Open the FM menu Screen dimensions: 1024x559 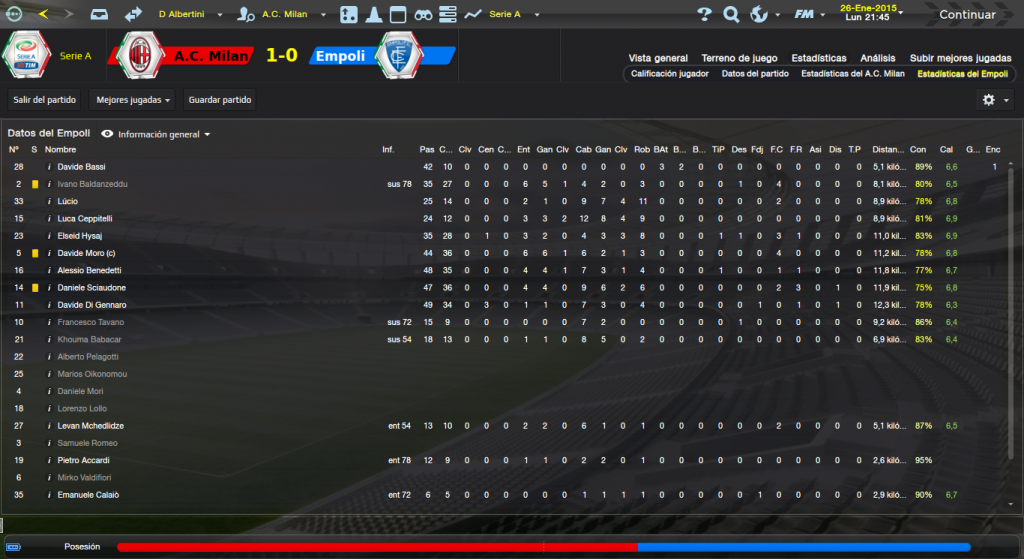(805, 15)
